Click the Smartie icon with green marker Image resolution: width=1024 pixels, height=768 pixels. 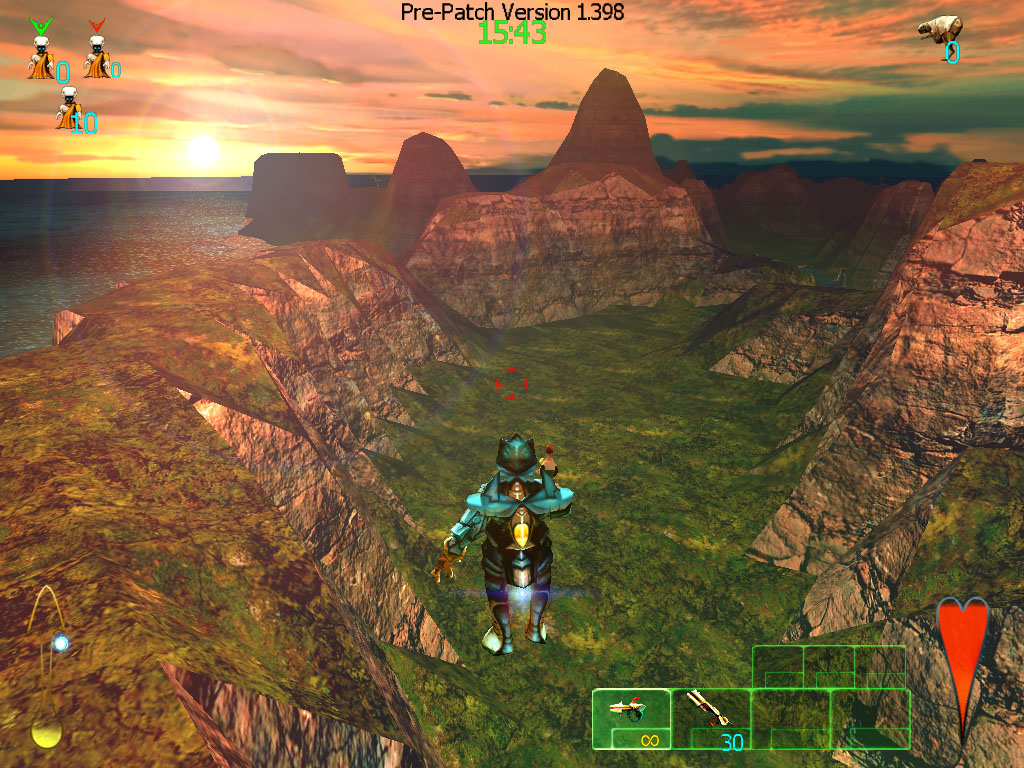click(x=41, y=53)
